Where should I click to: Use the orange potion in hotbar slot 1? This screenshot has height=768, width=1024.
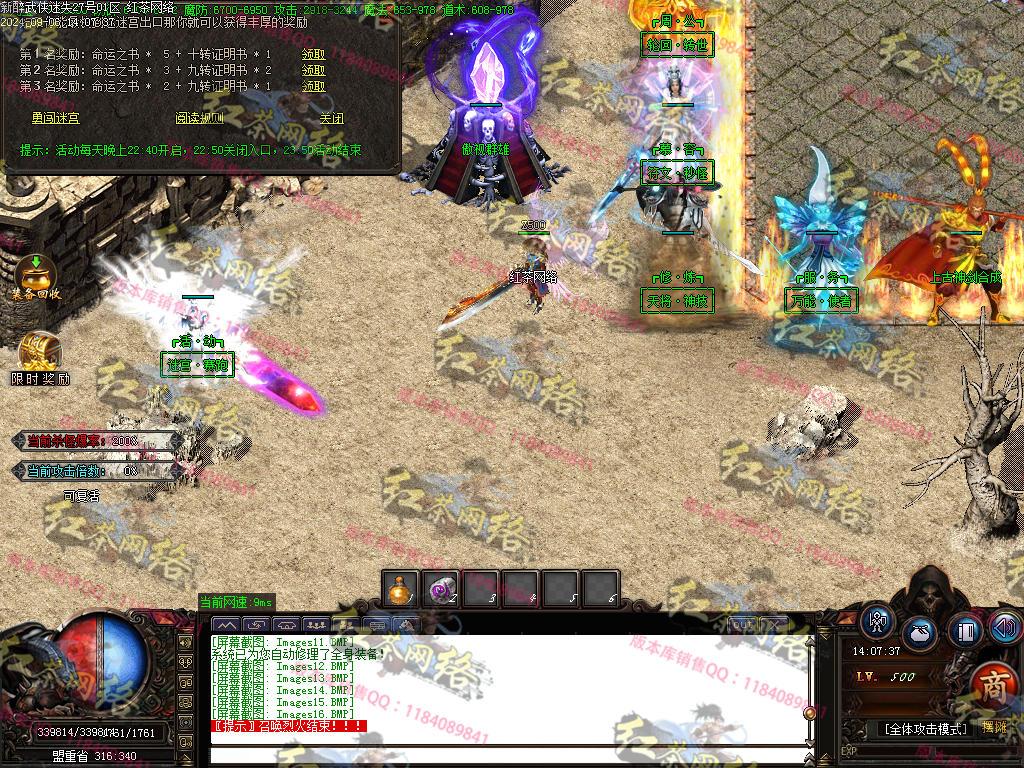(x=400, y=589)
